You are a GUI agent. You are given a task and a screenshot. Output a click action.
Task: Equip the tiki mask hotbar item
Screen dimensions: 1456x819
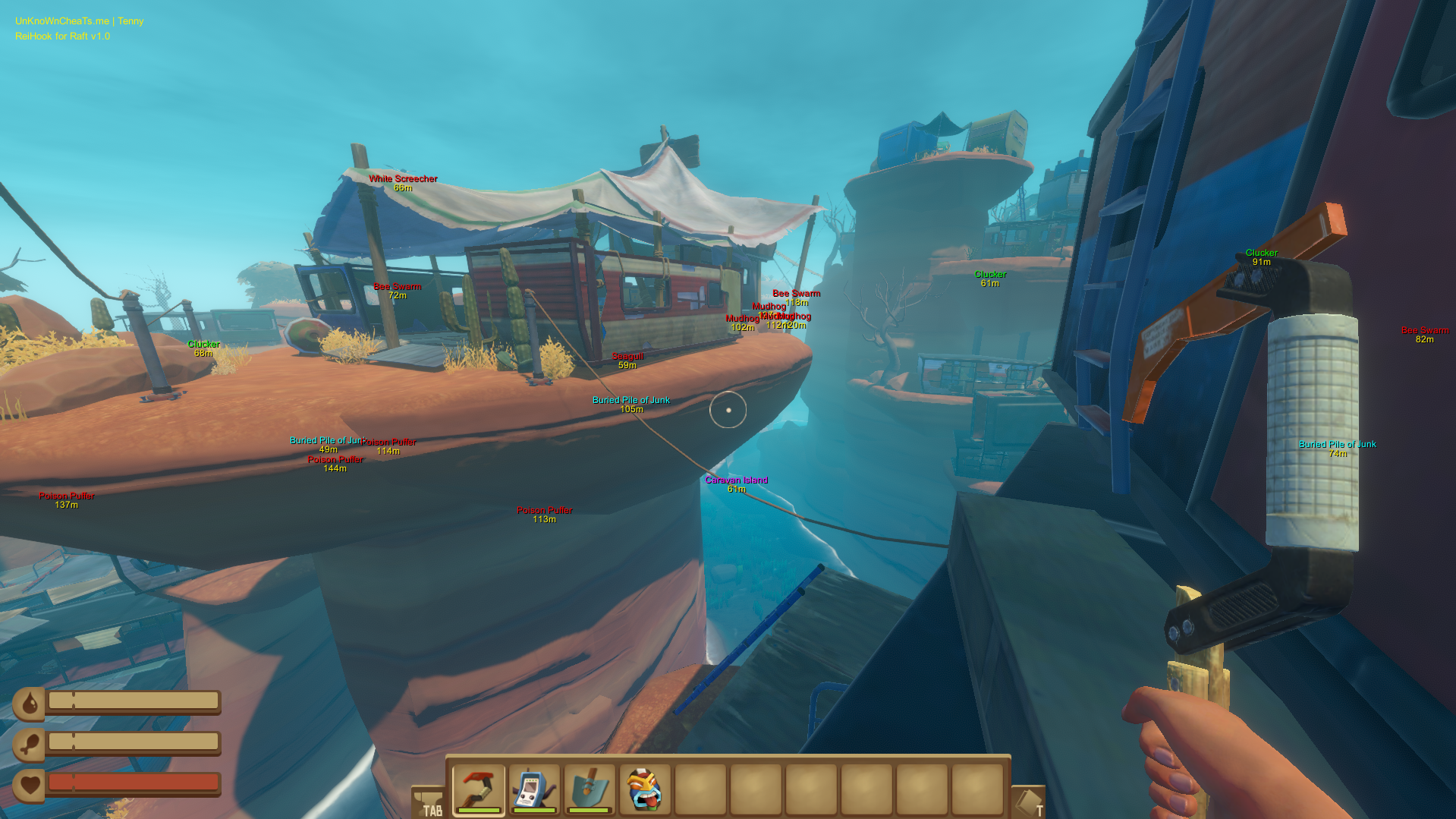tap(645, 789)
